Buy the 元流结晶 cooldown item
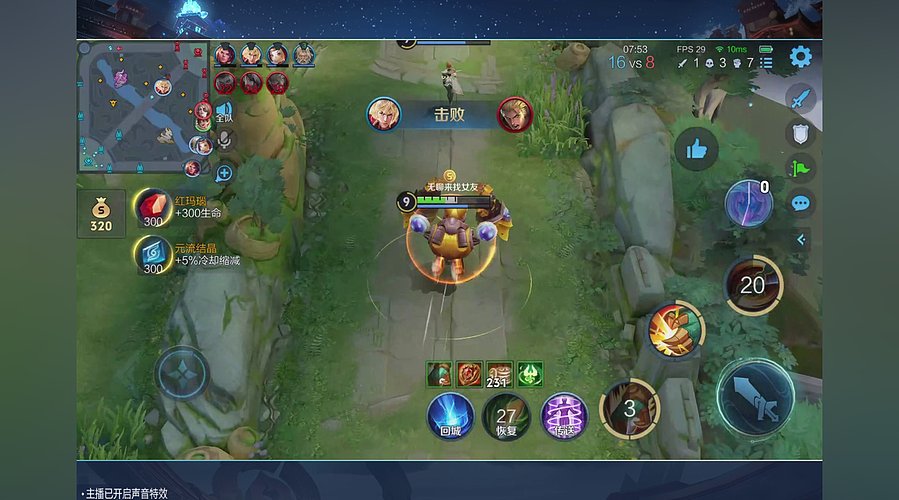This screenshot has width=899, height=500. pos(153,255)
